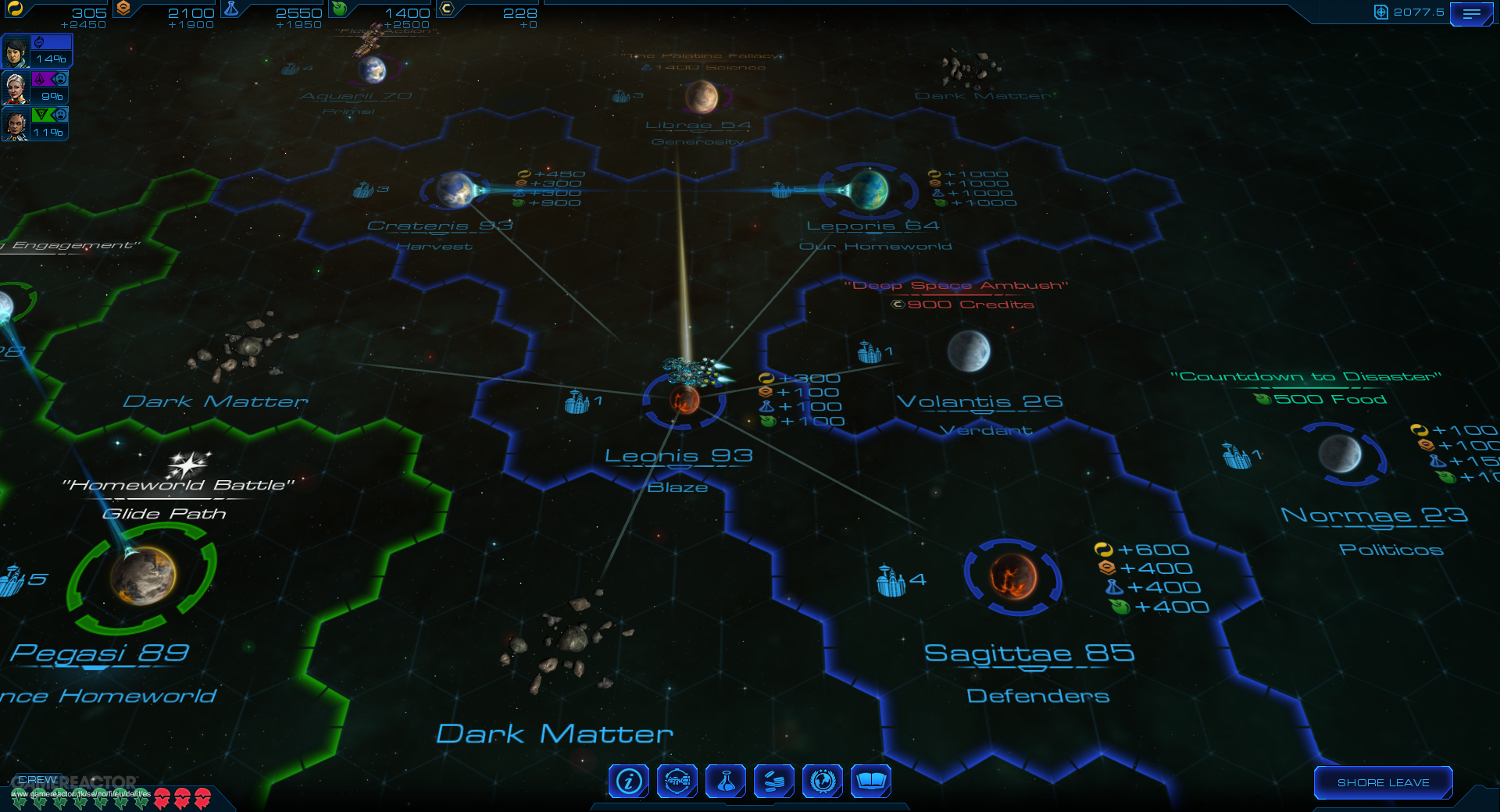
Task: Open the game menu via hamburger icon
Action: coord(1472,13)
